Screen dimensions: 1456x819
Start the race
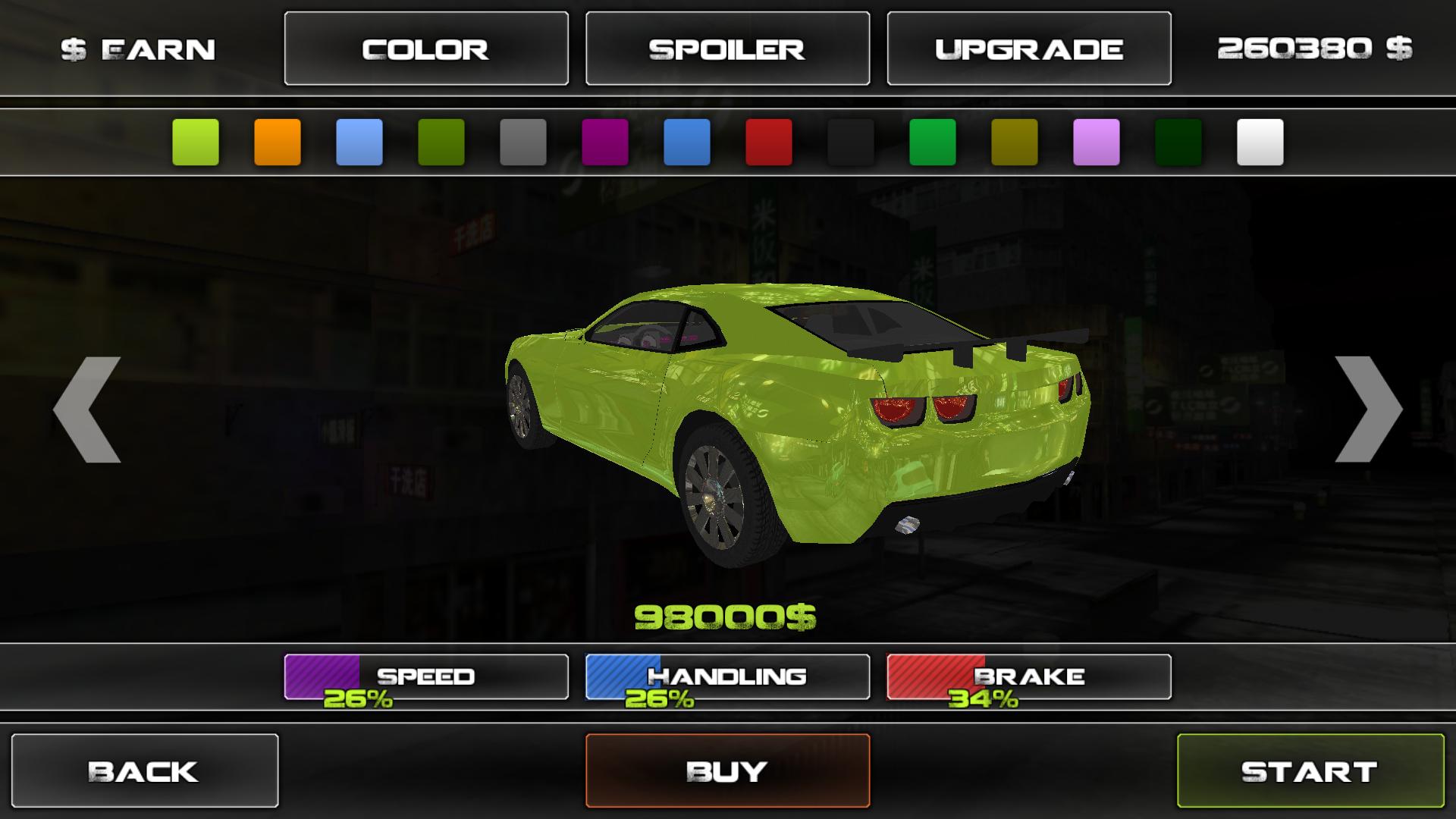coord(1310,770)
